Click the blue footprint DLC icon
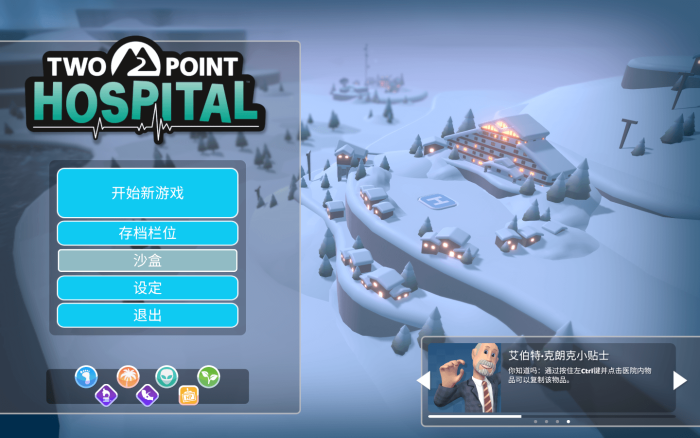Screen dimensions: 700x438 (86, 376)
